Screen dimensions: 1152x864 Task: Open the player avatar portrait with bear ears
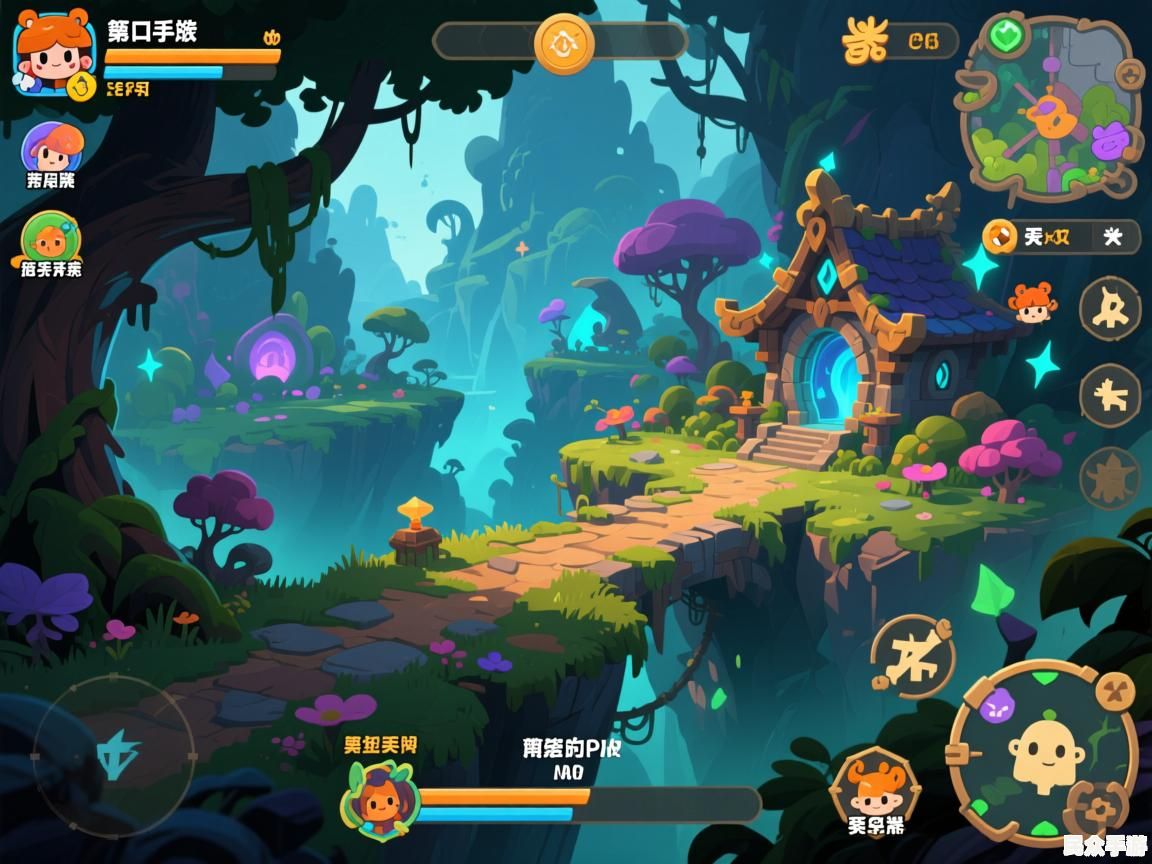coord(54,52)
